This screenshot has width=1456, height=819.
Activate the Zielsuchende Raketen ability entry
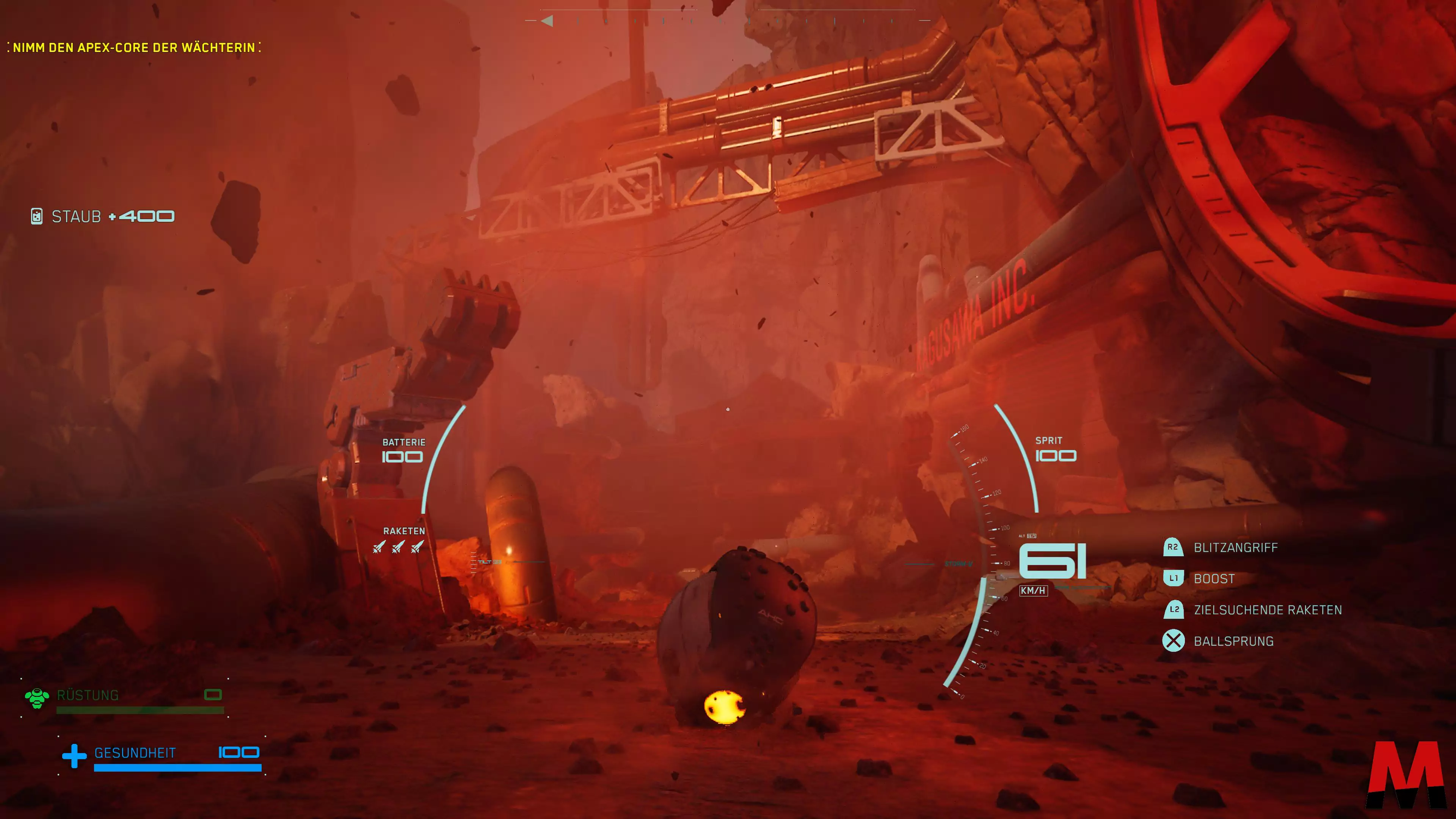(1267, 610)
